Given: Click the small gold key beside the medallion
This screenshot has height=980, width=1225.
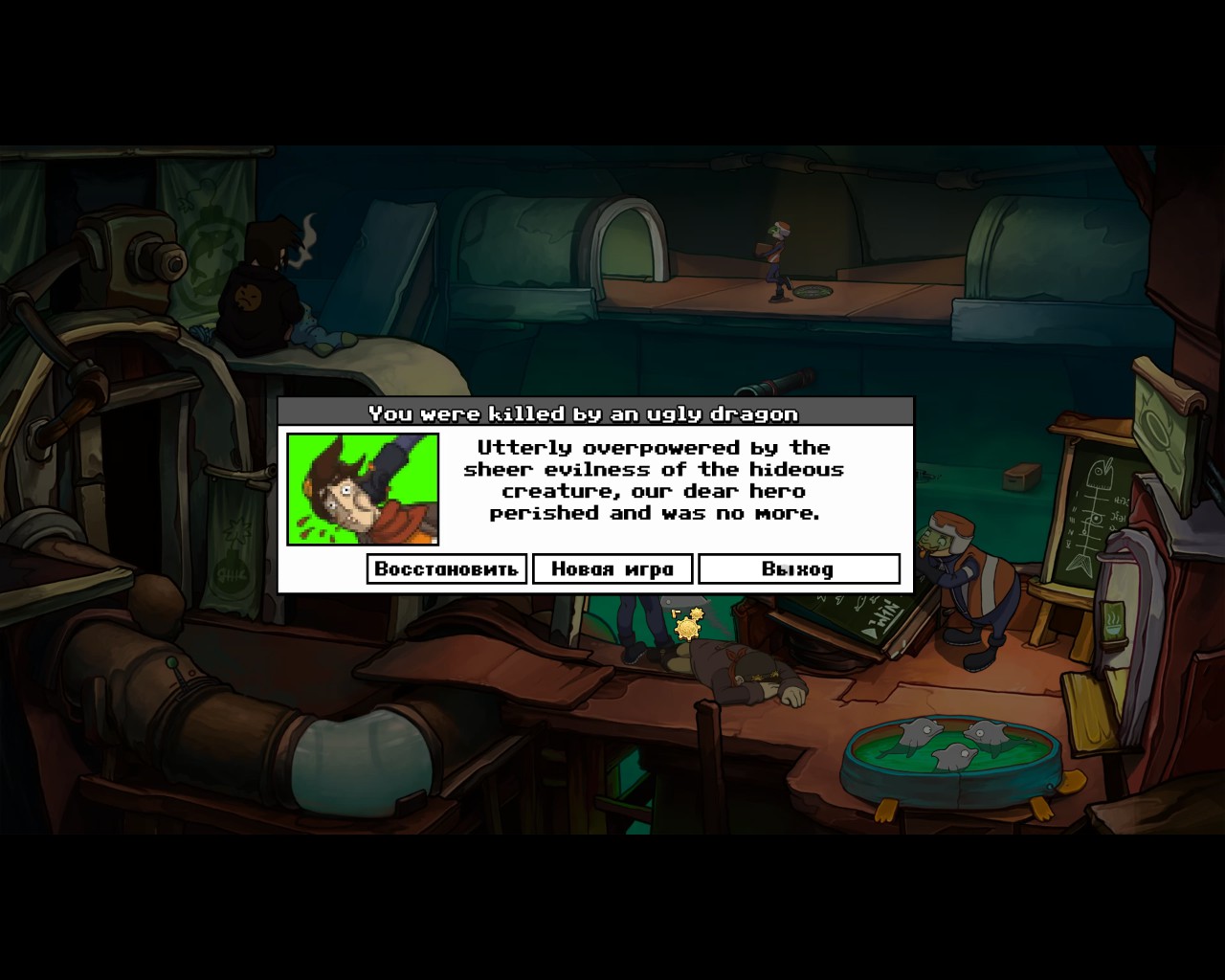Looking at the screenshot, I should [x=678, y=612].
